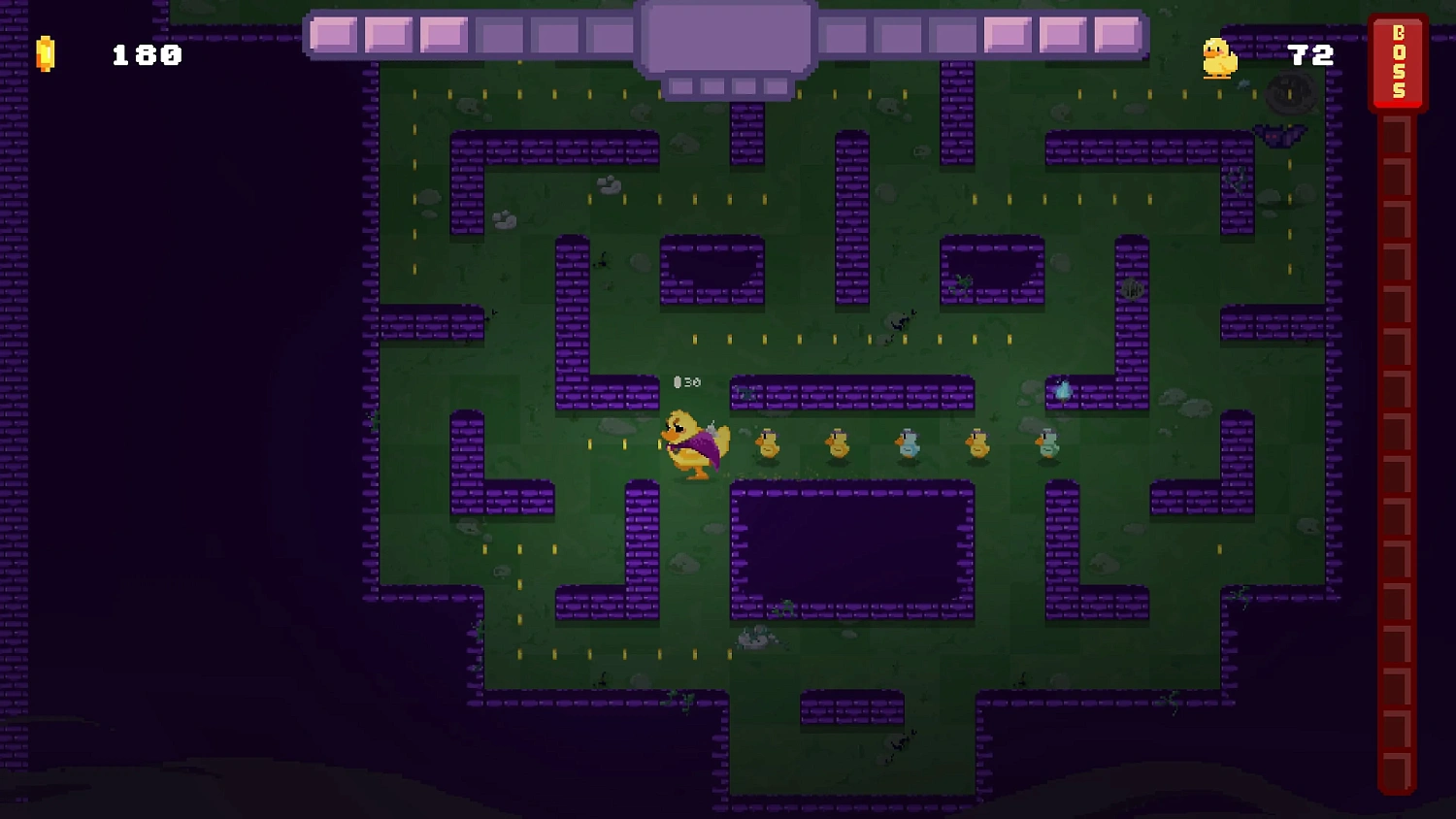Click the blue flame pickup
Viewport: 1456px width, 819px height.
(x=1063, y=388)
